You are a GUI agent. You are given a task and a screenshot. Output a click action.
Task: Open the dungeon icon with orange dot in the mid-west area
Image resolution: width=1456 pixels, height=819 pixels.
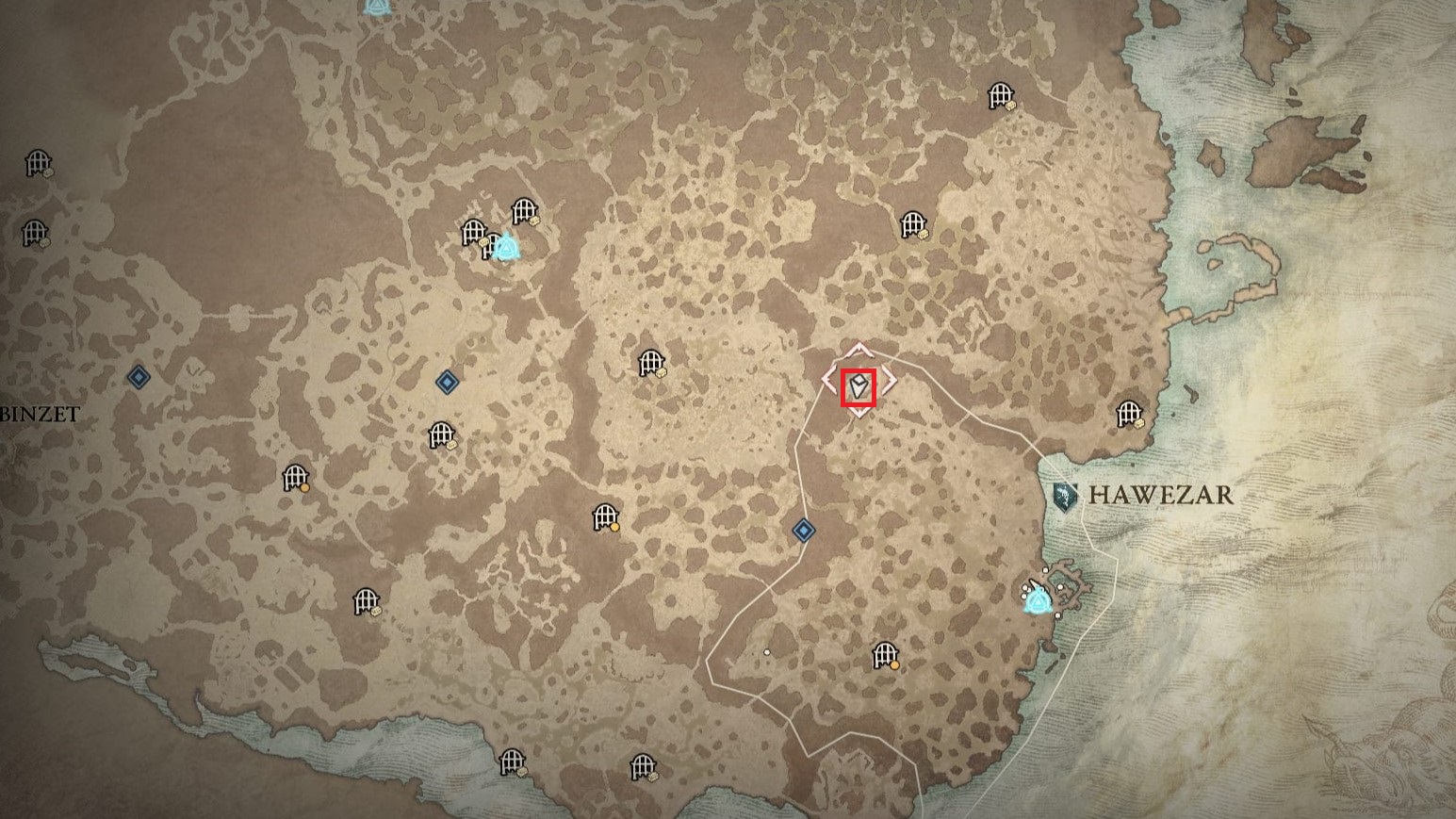point(293,479)
